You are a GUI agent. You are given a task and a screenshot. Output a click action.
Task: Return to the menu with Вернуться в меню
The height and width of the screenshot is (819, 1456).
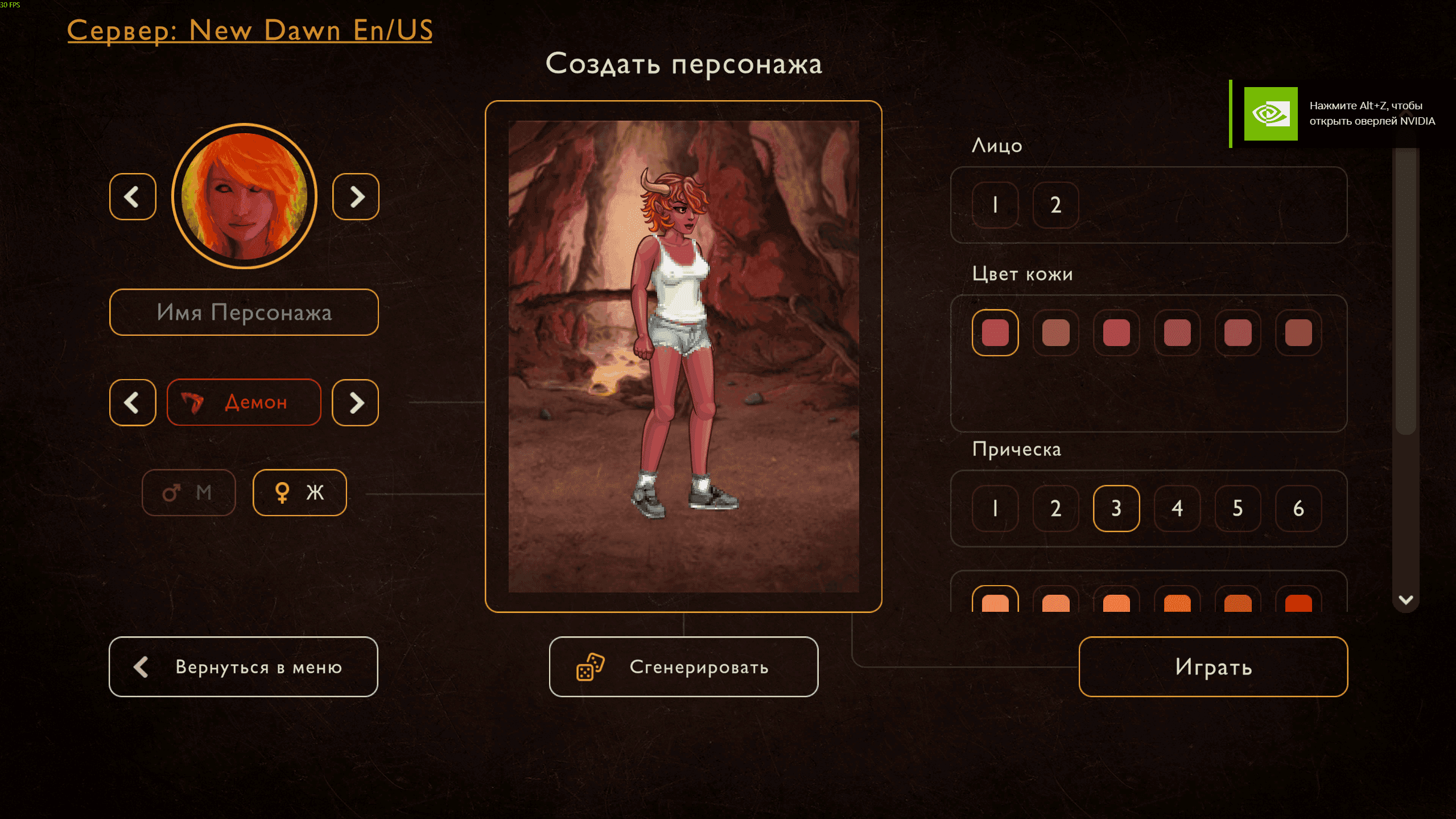click(244, 667)
